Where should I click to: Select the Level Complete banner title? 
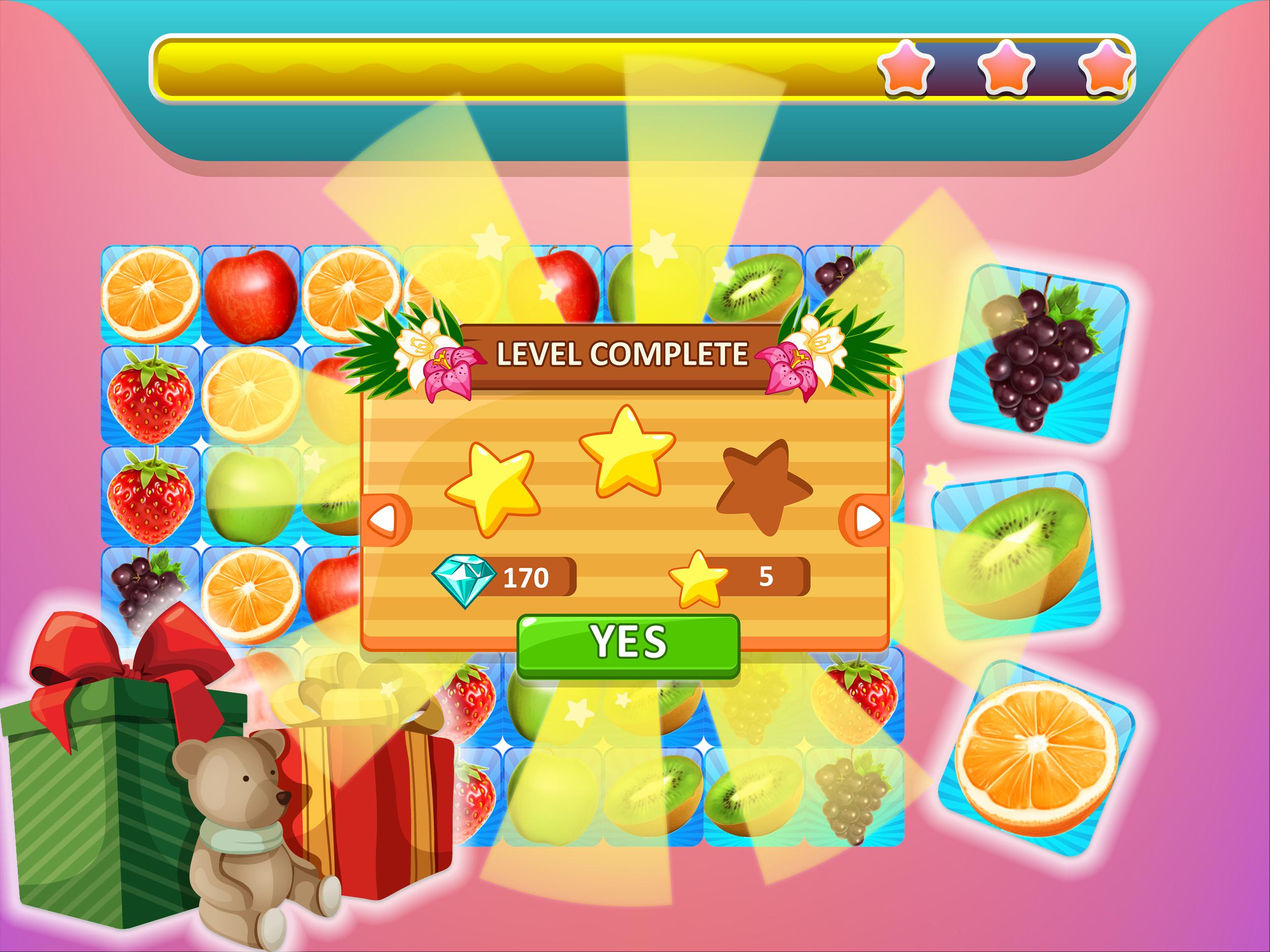click(x=626, y=357)
